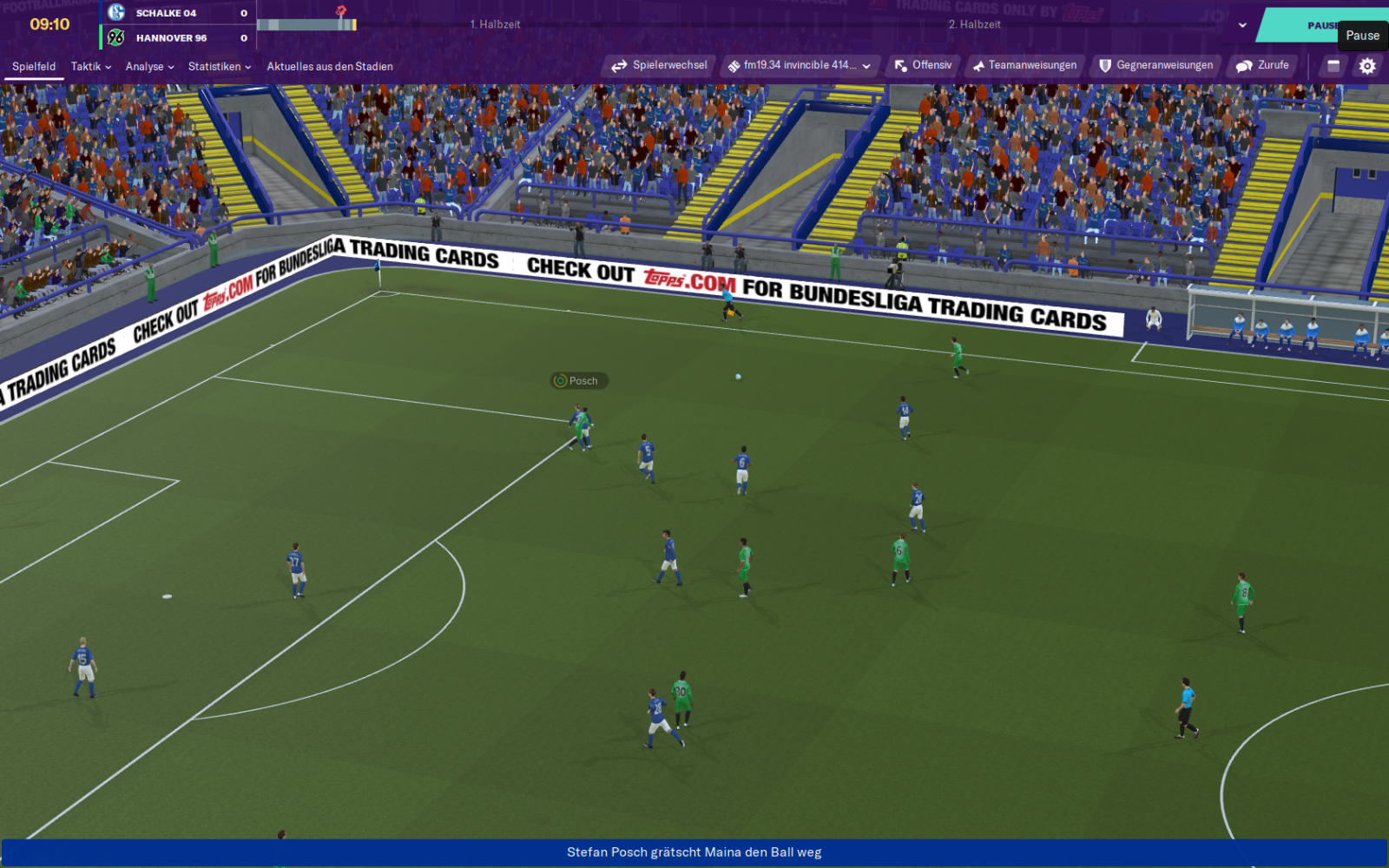The width and height of the screenshot is (1389, 868).
Task: Click the window layout icon beside the gear
Action: click(1333, 66)
